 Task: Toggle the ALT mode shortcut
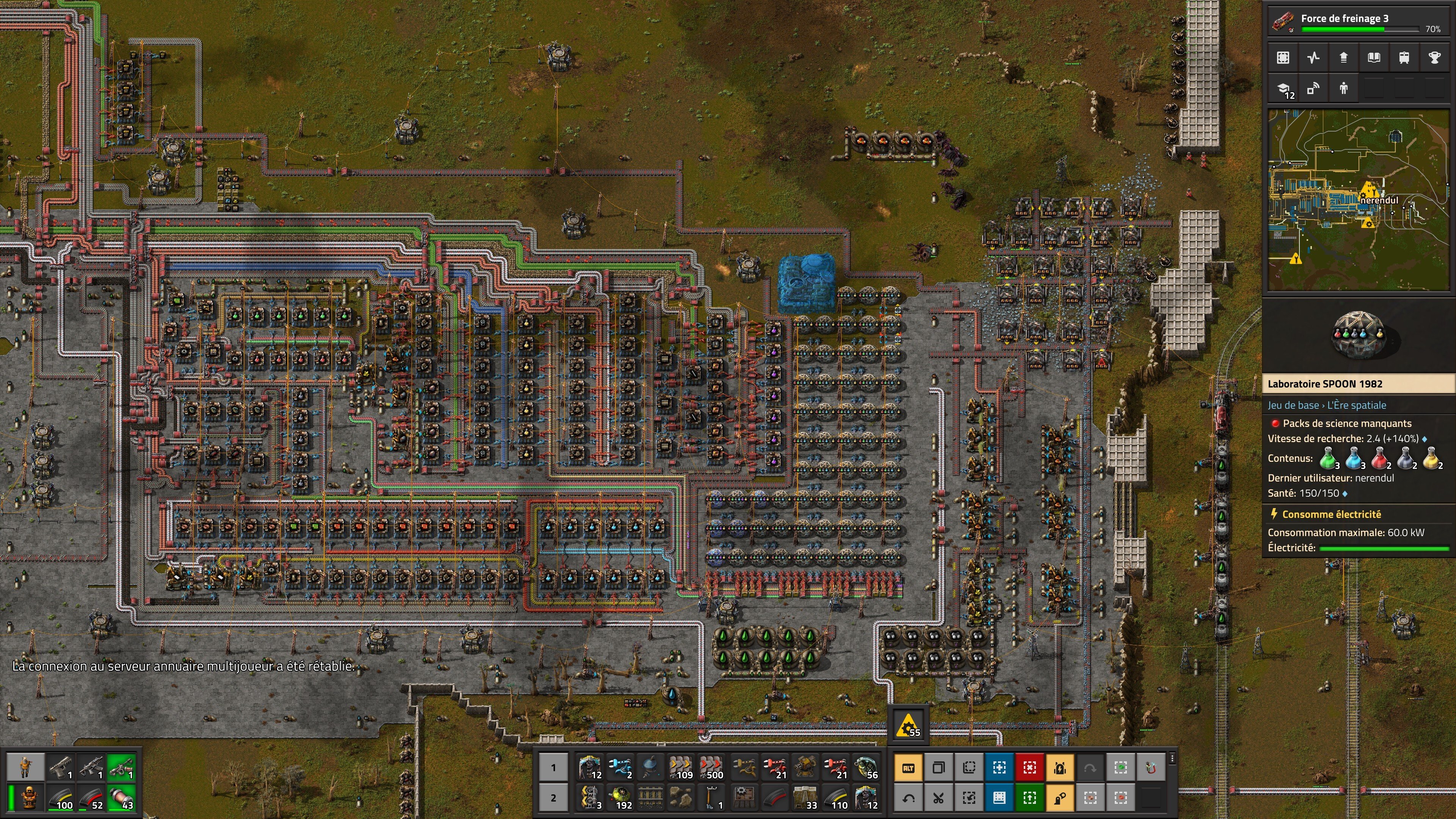pos(908,767)
